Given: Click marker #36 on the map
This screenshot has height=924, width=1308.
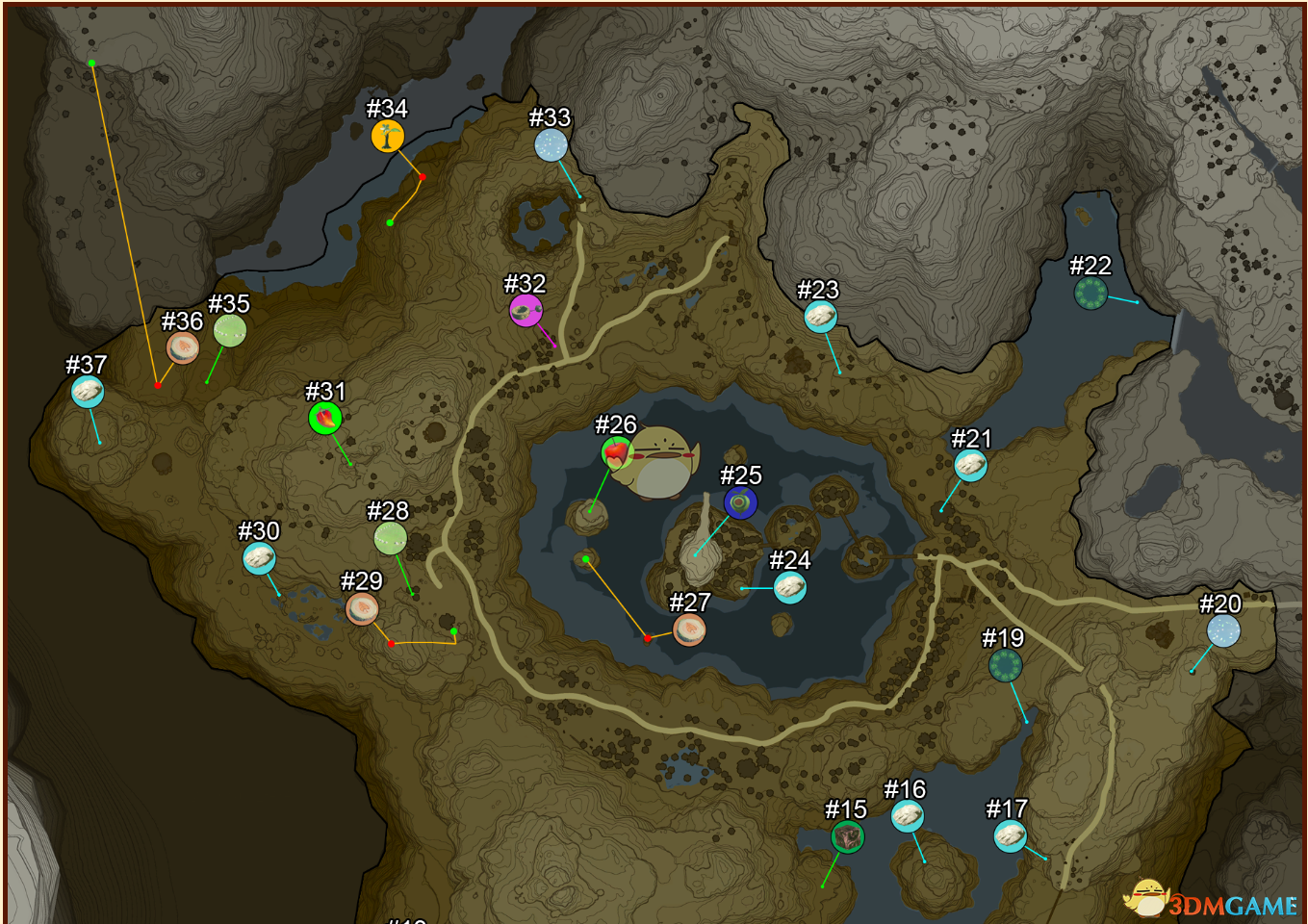Looking at the screenshot, I should pyautogui.click(x=183, y=347).
